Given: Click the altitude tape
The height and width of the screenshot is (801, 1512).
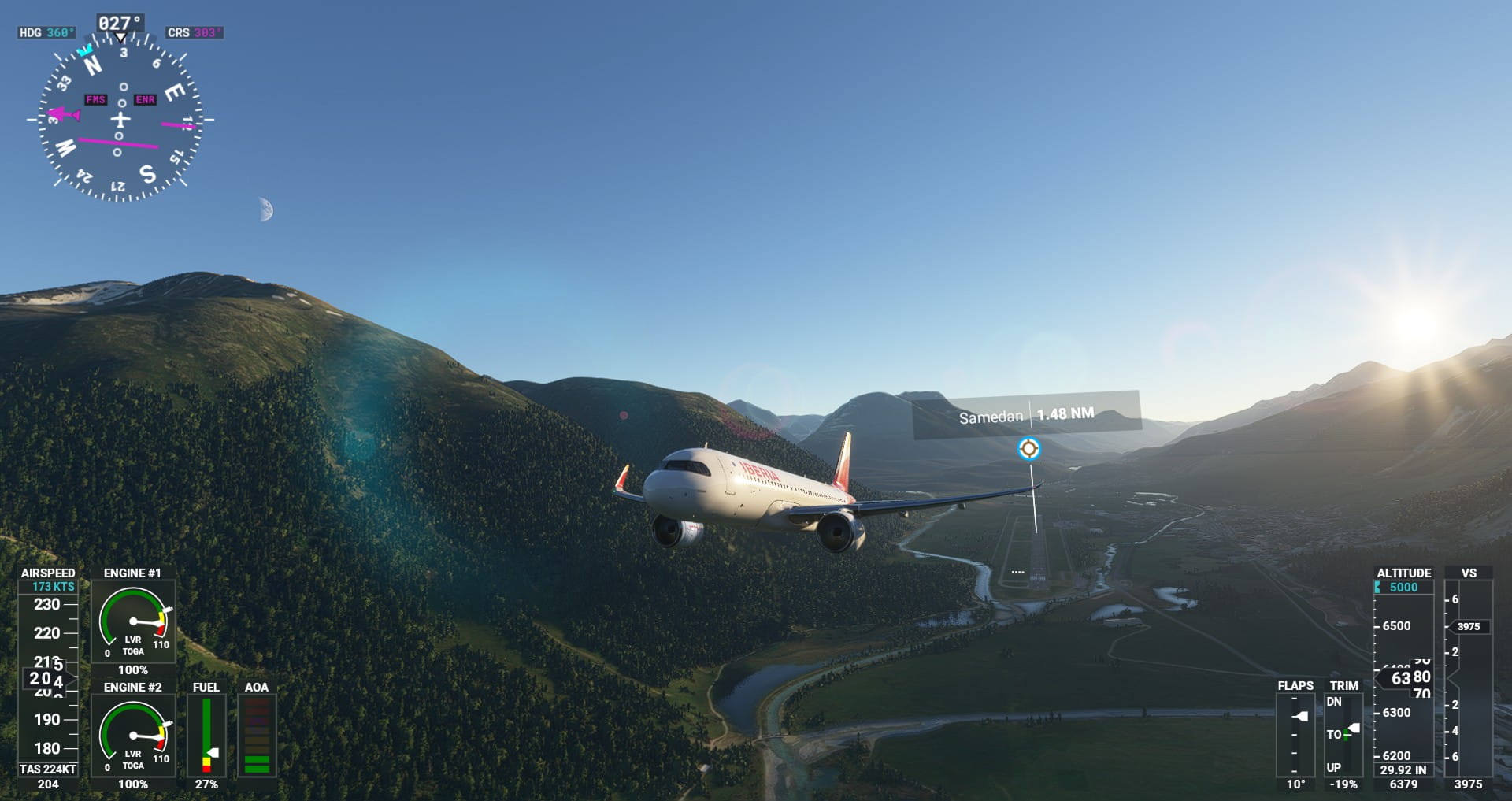Looking at the screenshot, I should tap(1403, 677).
